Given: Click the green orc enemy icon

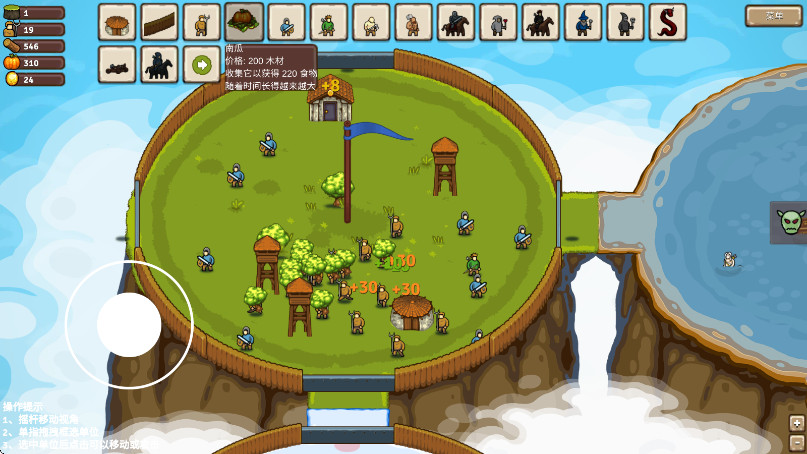Looking at the screenshot, I should click(x=791, y=222).
